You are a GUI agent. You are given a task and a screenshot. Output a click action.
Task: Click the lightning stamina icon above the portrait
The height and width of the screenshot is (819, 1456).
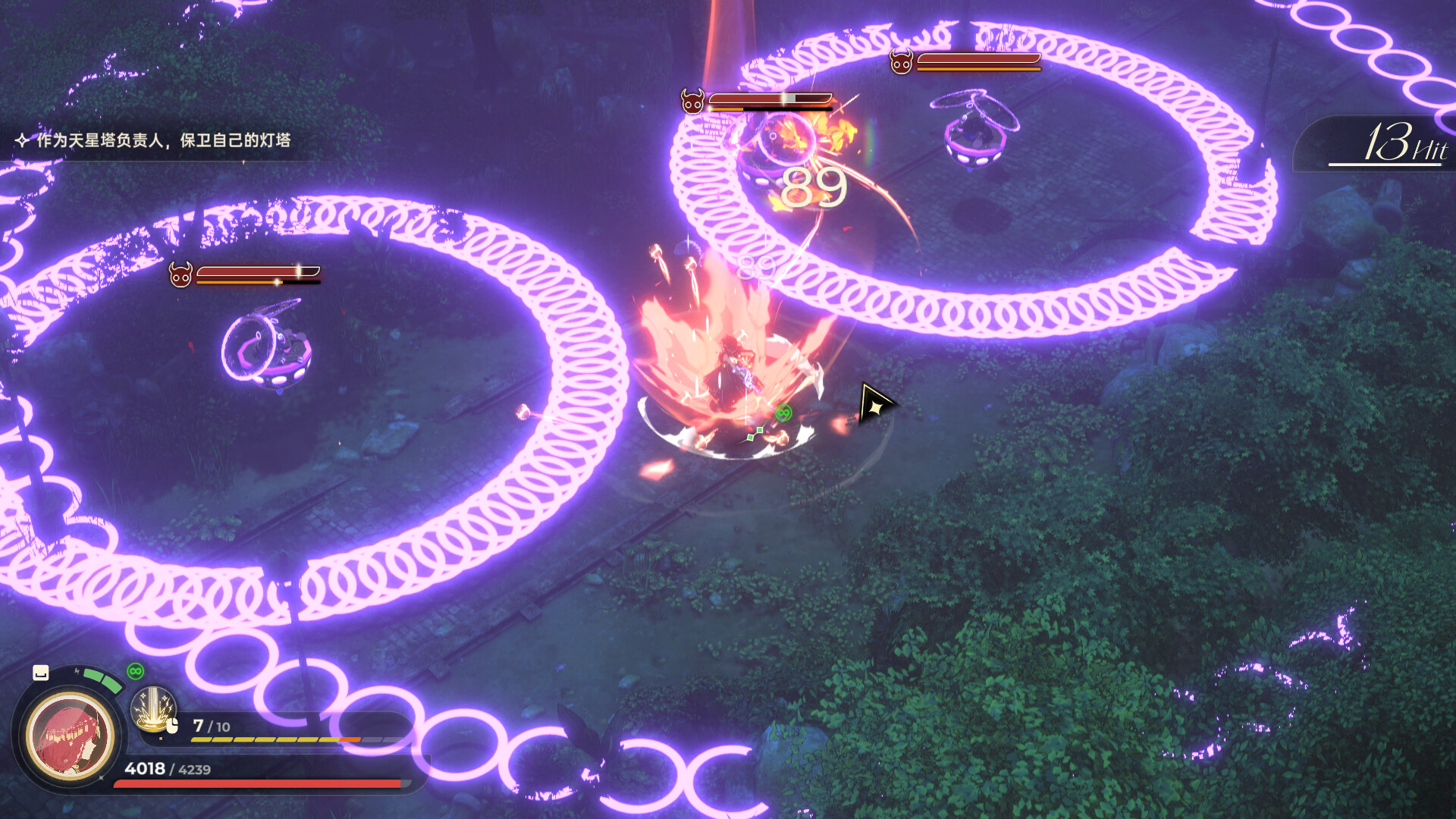click(x=77, y=671)
